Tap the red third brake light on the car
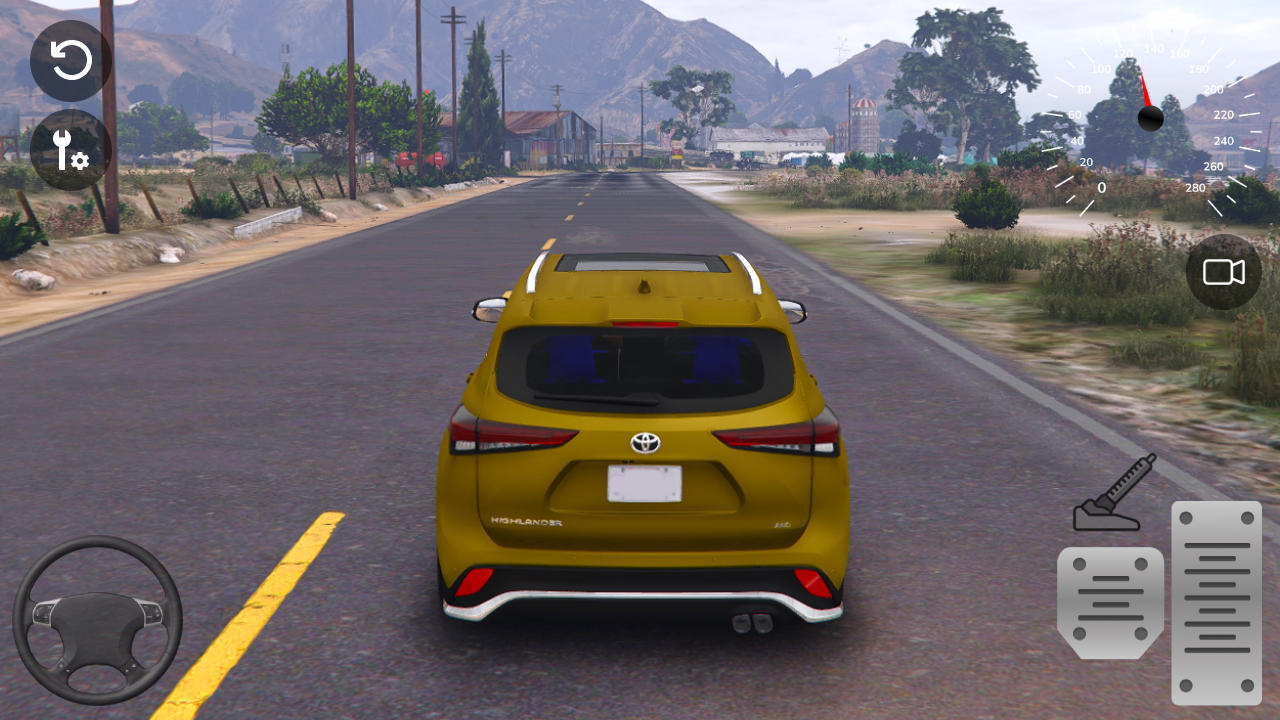 click(x=646, y=325)
